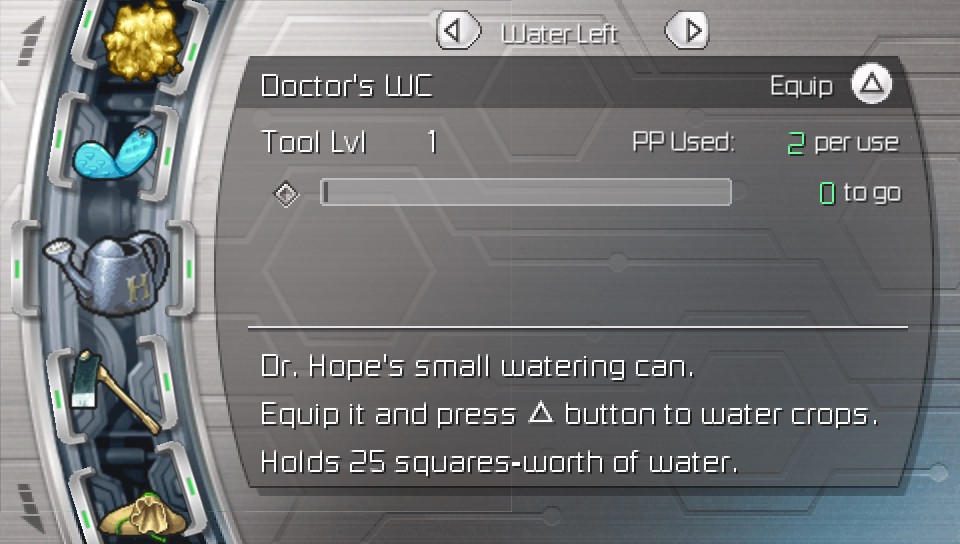This screenshot has height=544, width=960.
Task: Click the left arrow beside Water Left
Action: pos(457,31)
